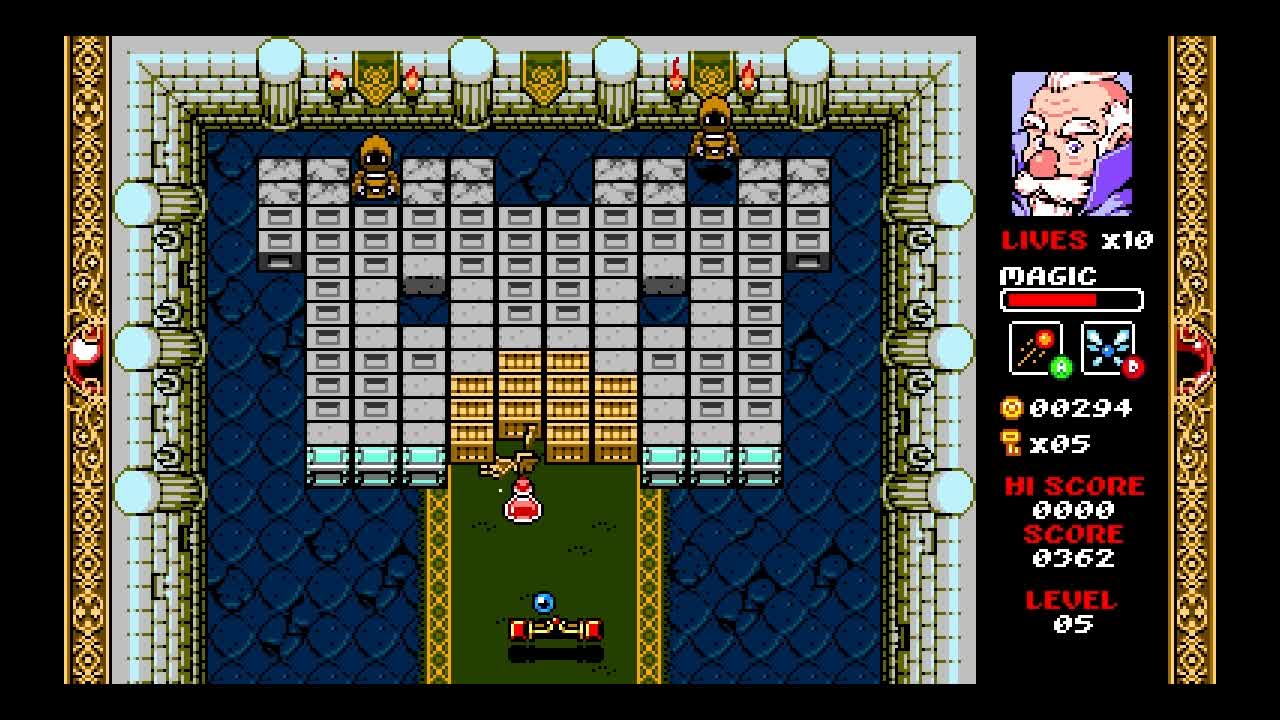The image size is (1280, 720).
Task: Click the key counter icon
Action: pos(1009,441)
